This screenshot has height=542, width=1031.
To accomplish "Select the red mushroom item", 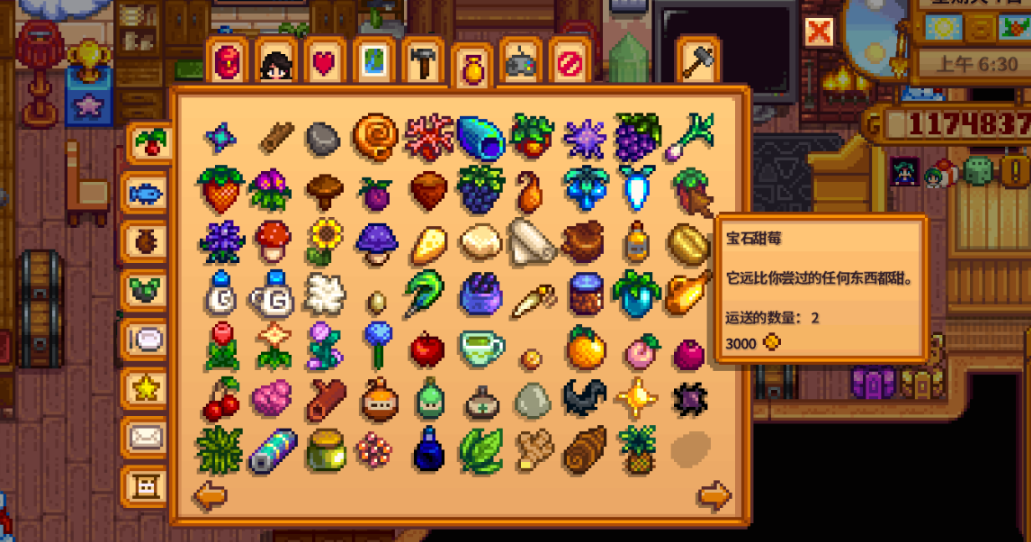I will tap(272, 240).
